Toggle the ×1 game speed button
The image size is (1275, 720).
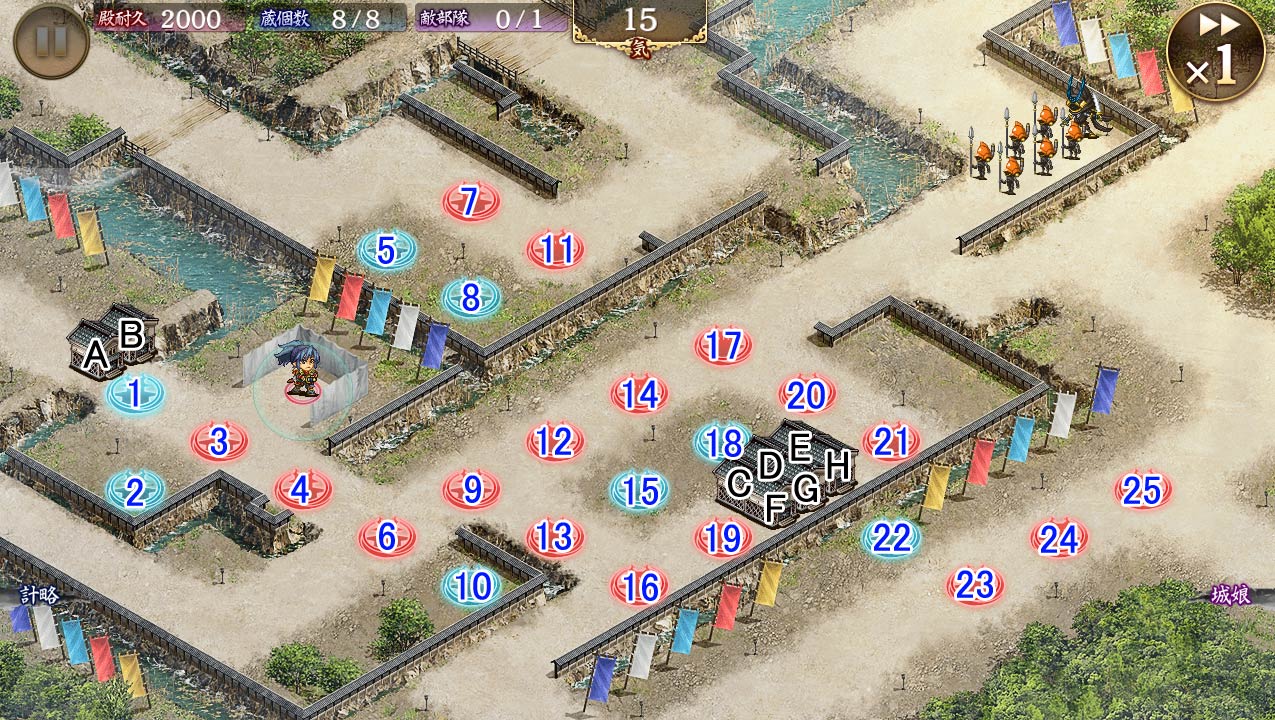1214,52
